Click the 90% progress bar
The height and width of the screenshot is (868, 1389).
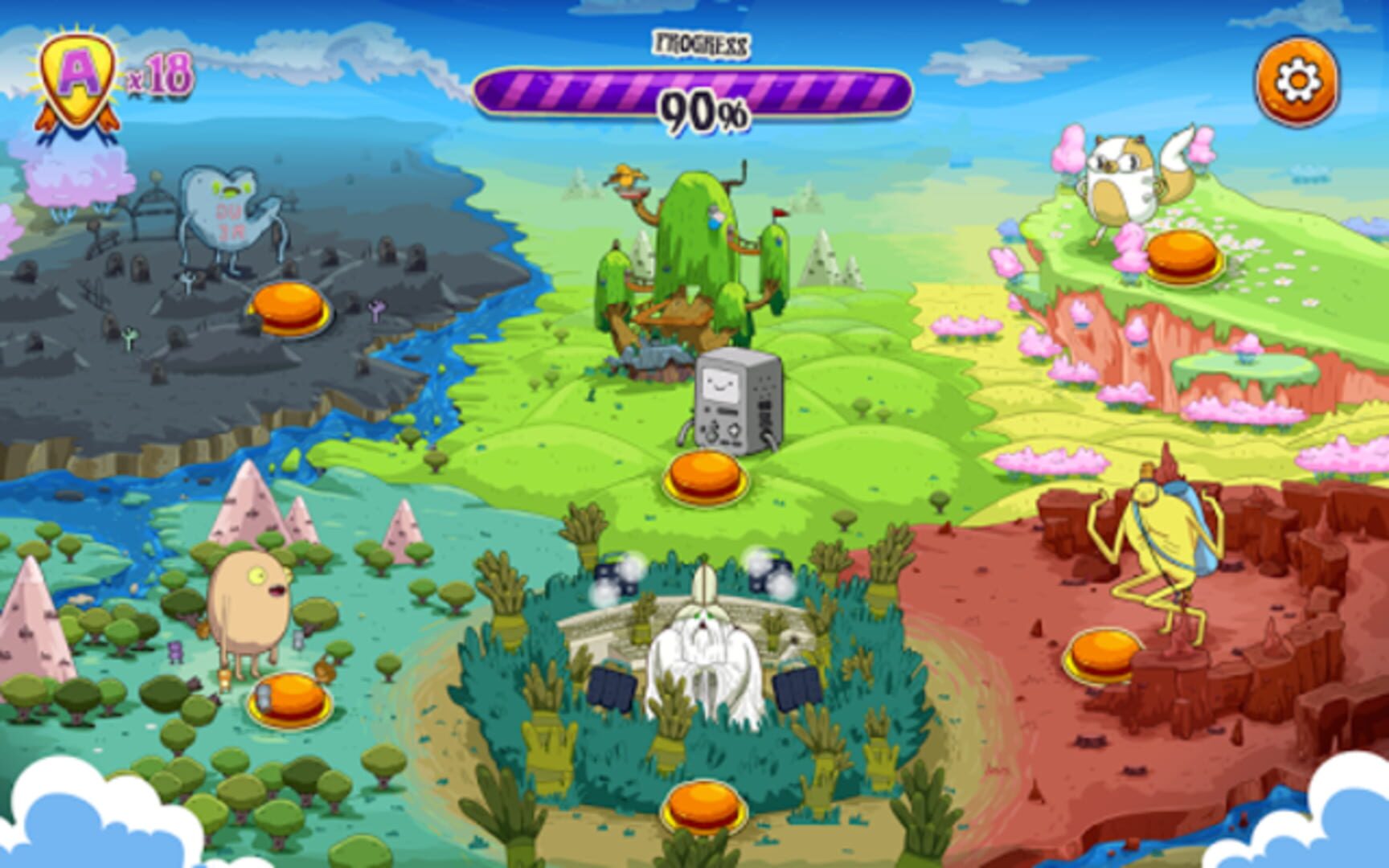pos(699,95)
